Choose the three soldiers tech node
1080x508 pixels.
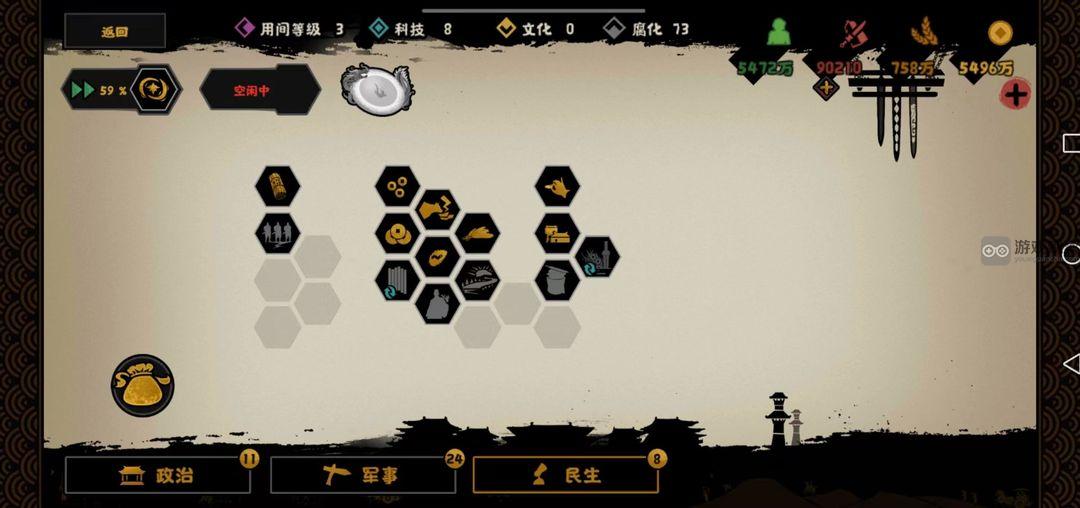(x=277, y=233)
